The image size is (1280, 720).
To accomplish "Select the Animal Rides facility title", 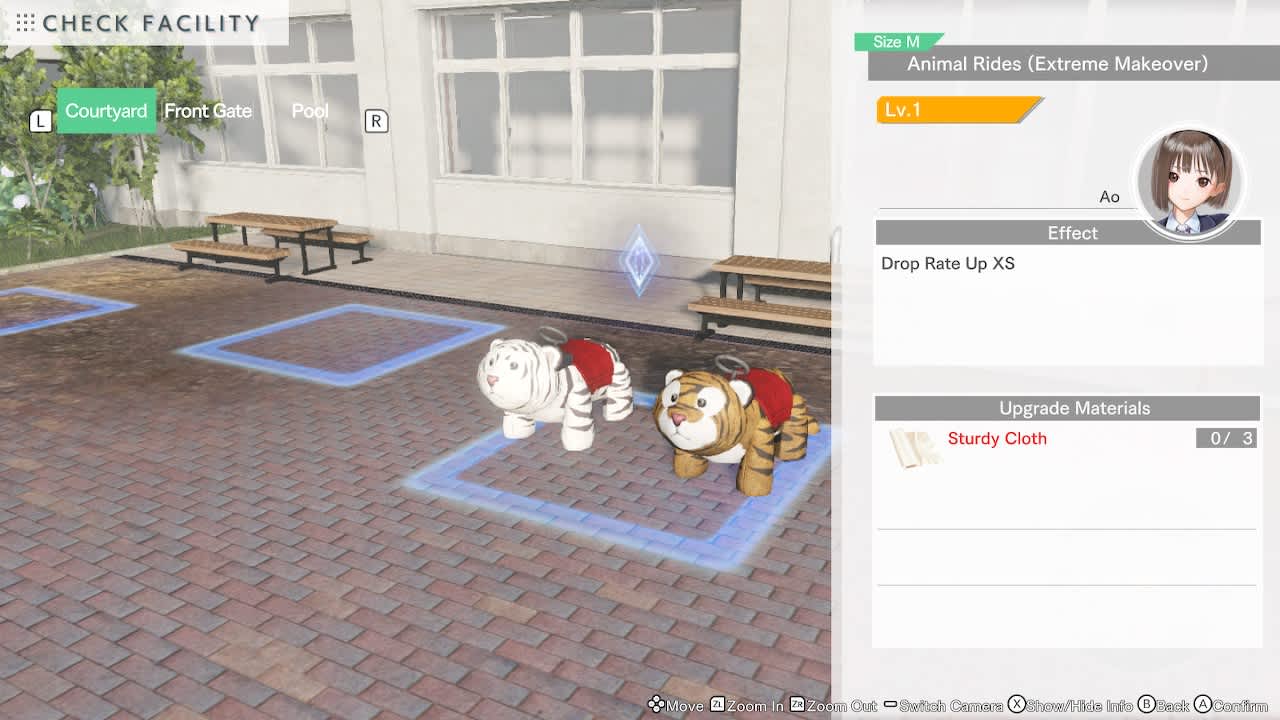I will pos(1057,64).
